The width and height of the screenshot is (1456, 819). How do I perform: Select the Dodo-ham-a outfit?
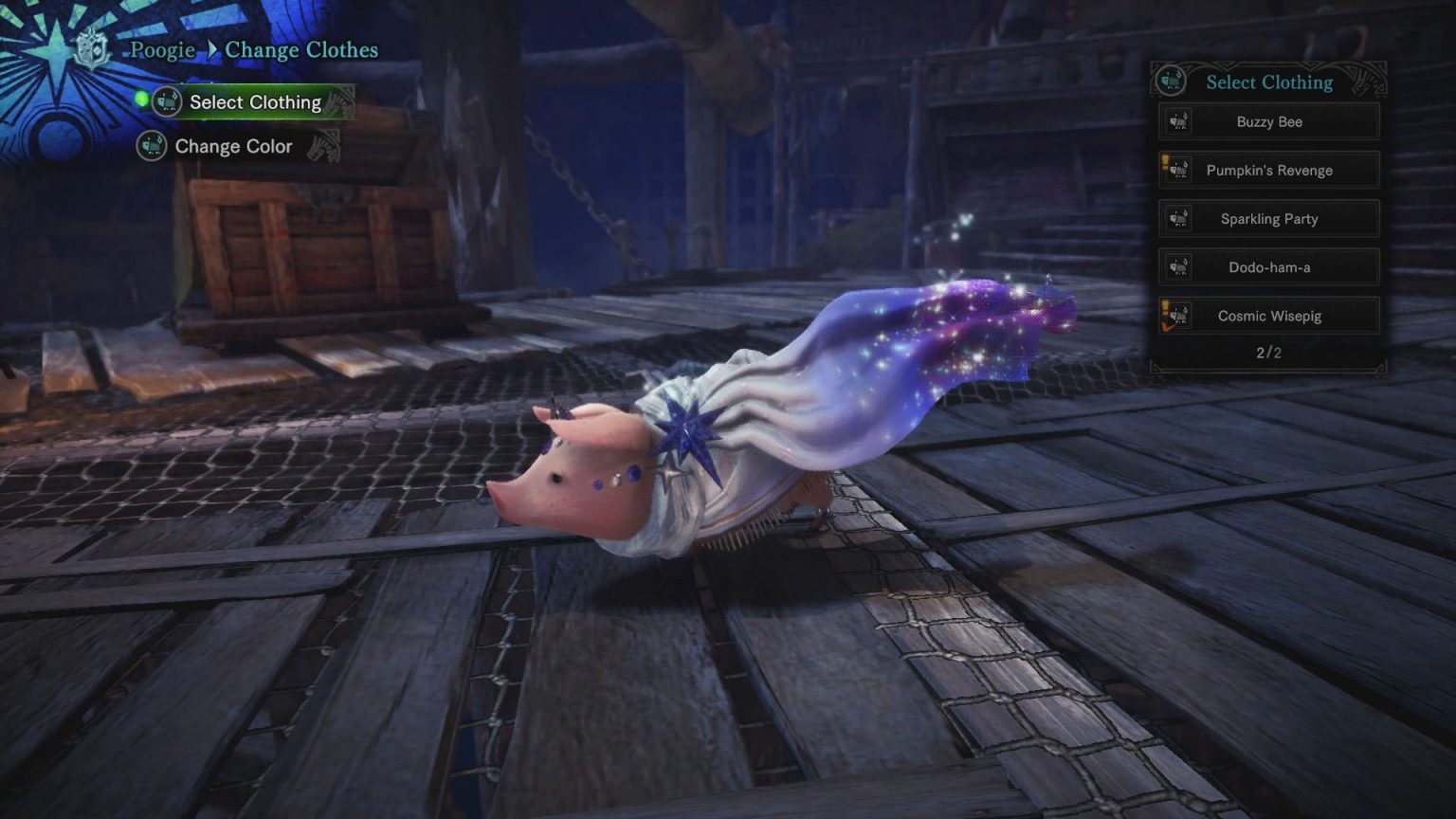1268,267
